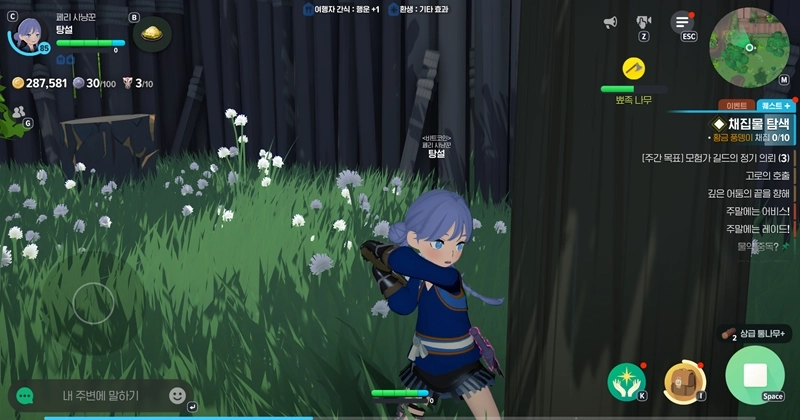This screenshot has height=420, width=800.
Task: Select the 주말에는 어비스! quest entry
Action: pos(757,212)
